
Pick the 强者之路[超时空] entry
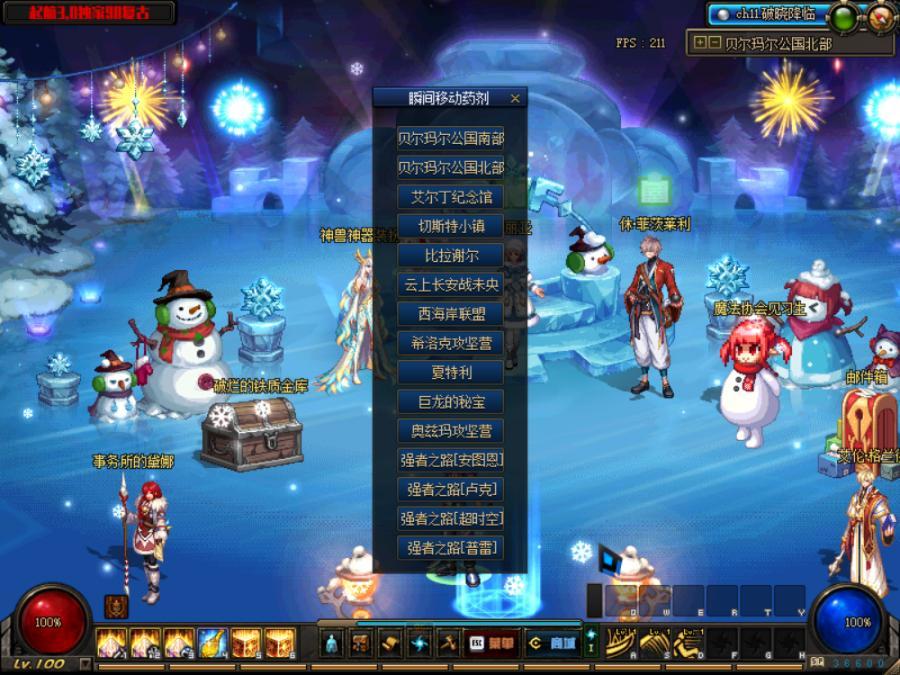[450, 519]
